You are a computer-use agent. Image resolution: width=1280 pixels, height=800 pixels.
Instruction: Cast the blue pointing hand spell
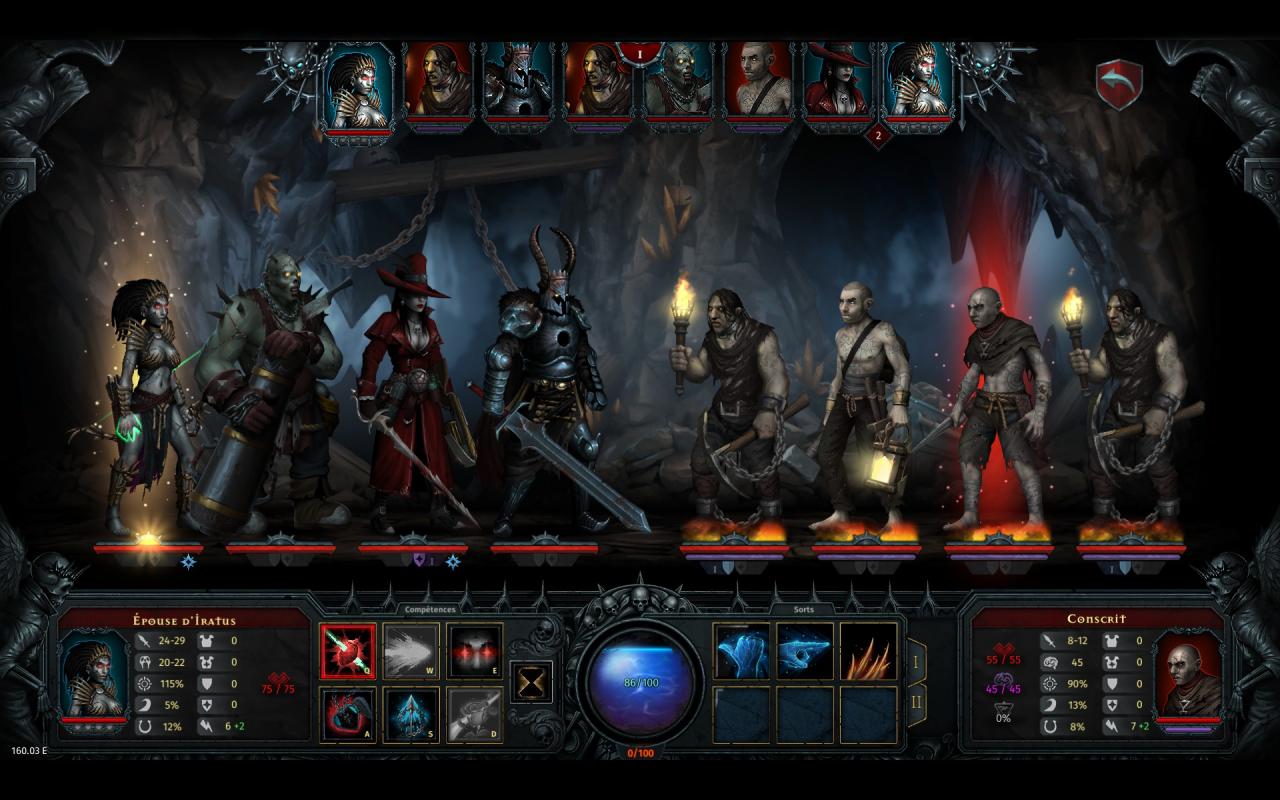[x=805, y=651]
